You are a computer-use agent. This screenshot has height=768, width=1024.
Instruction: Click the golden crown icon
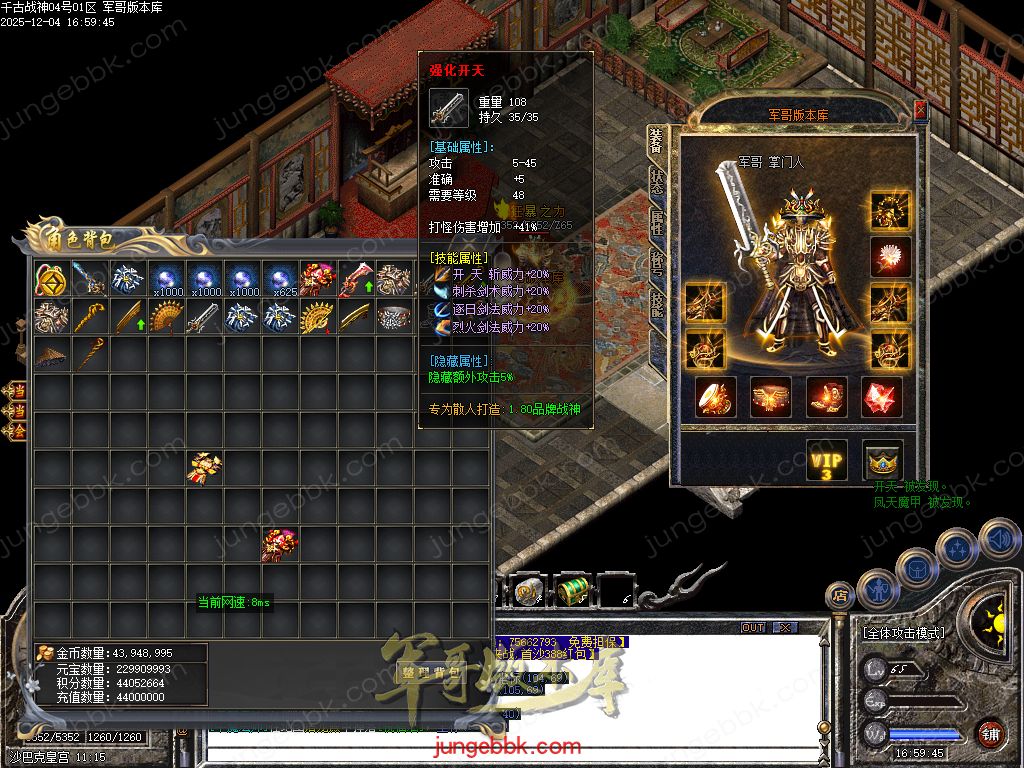(883, 461)
